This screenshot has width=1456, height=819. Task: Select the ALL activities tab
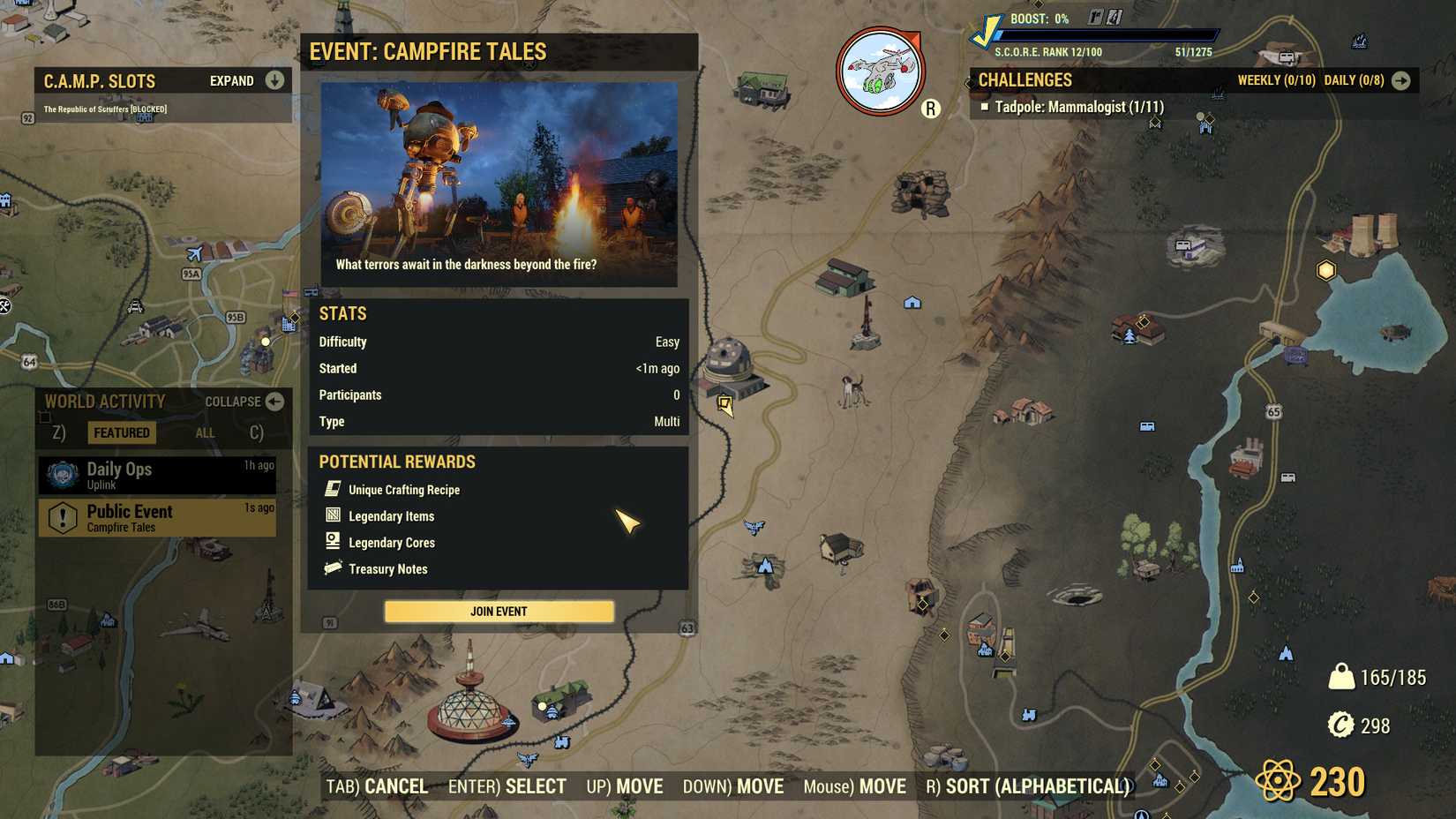point(205,432)
